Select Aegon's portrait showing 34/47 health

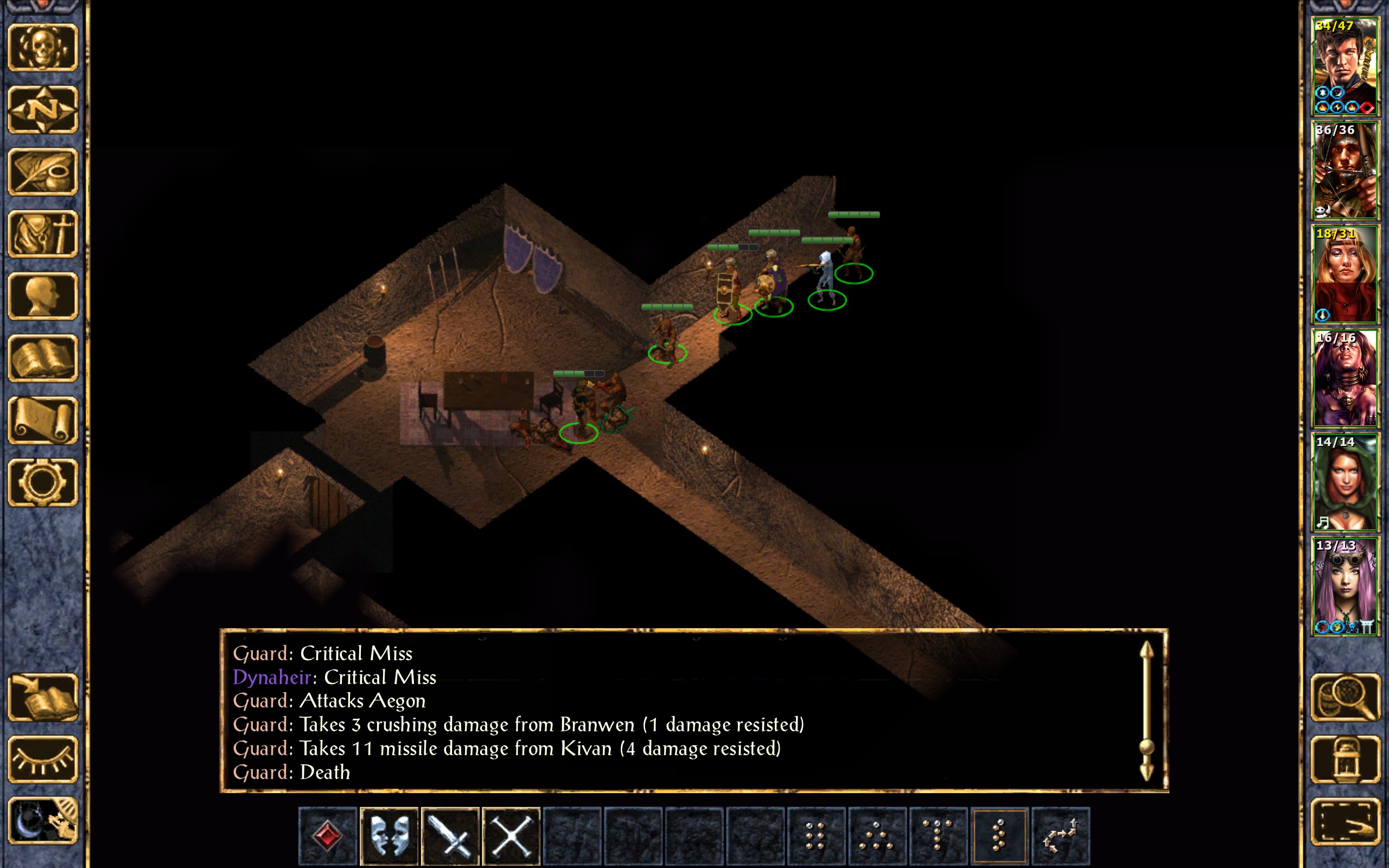[1344, 67]
